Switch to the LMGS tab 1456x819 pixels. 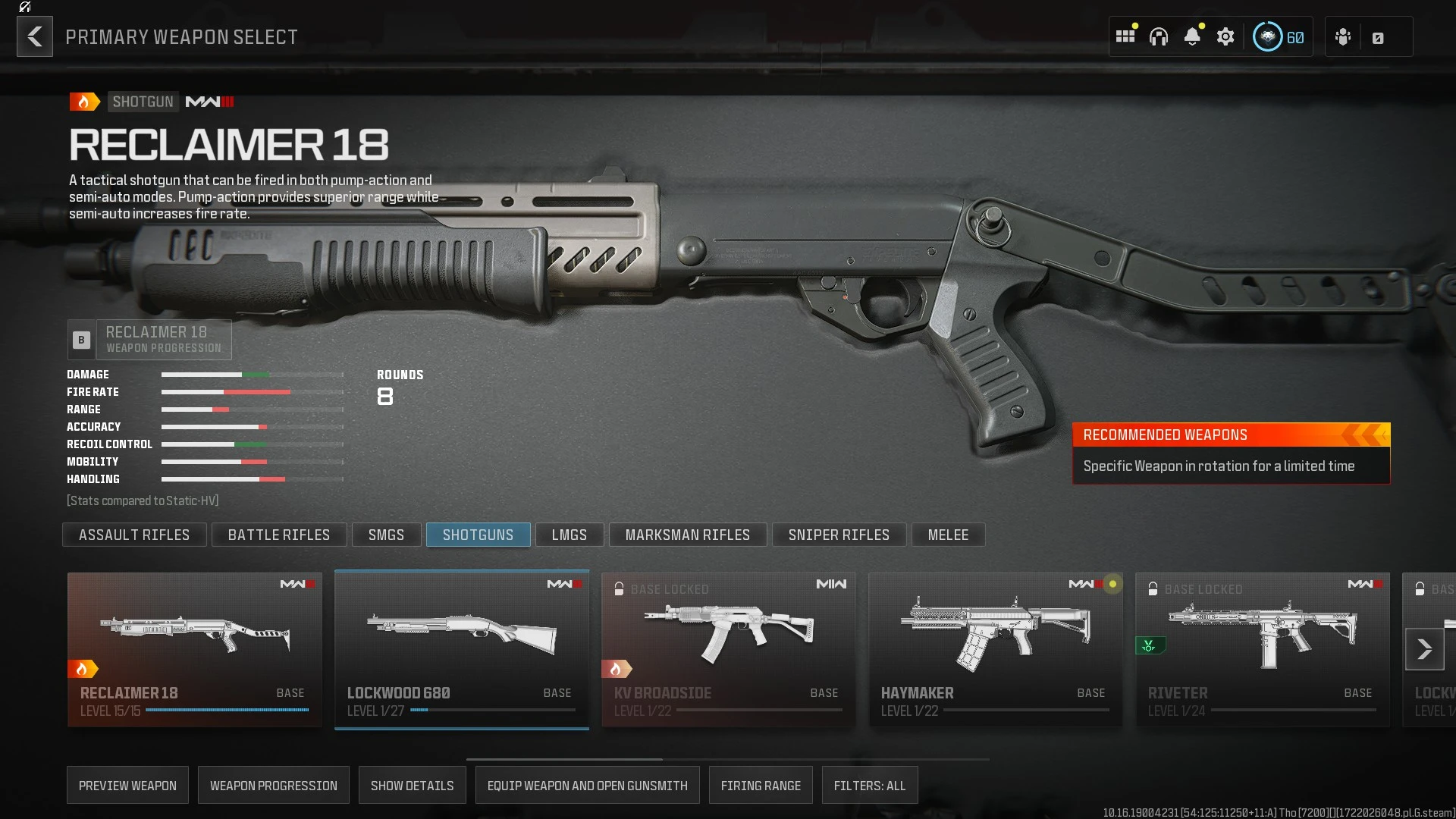click(x=570, y=535)
